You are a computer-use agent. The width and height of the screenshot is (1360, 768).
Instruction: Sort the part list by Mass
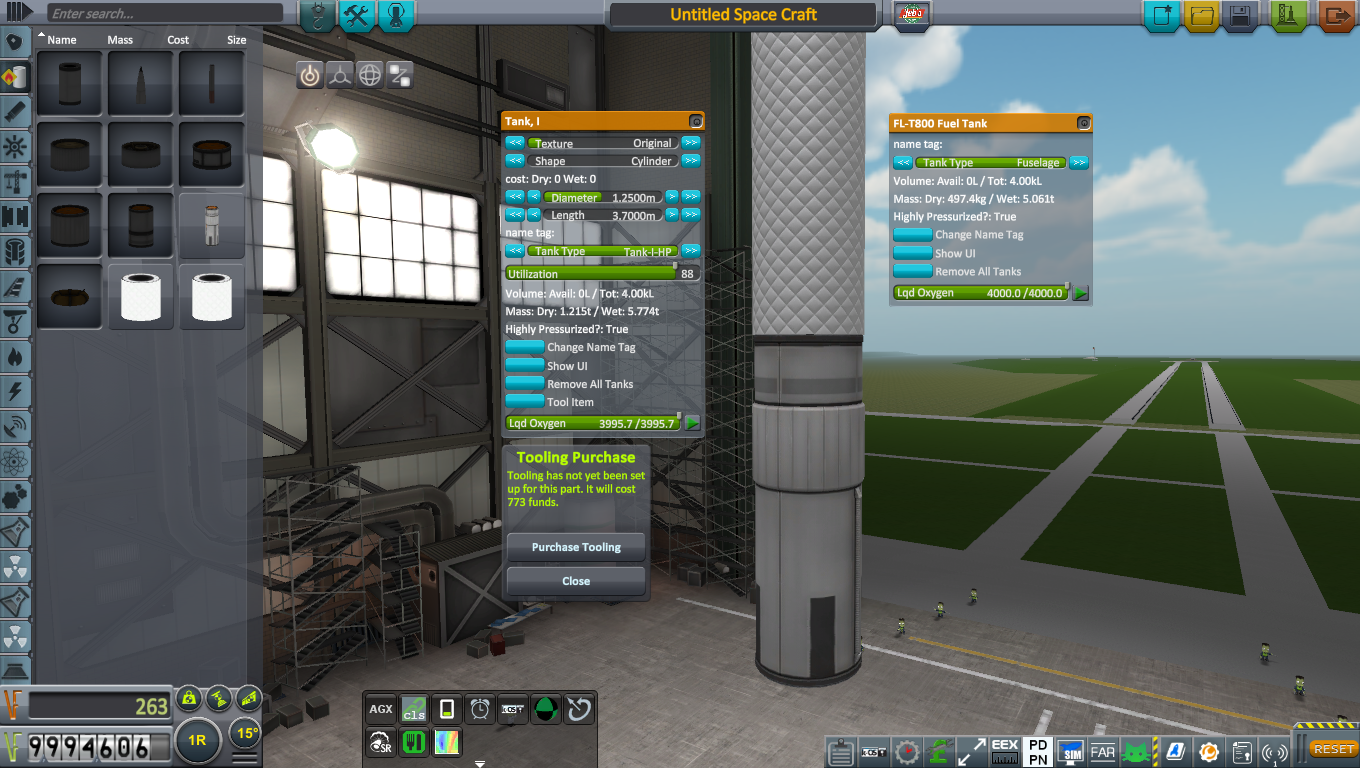(120, 40)
